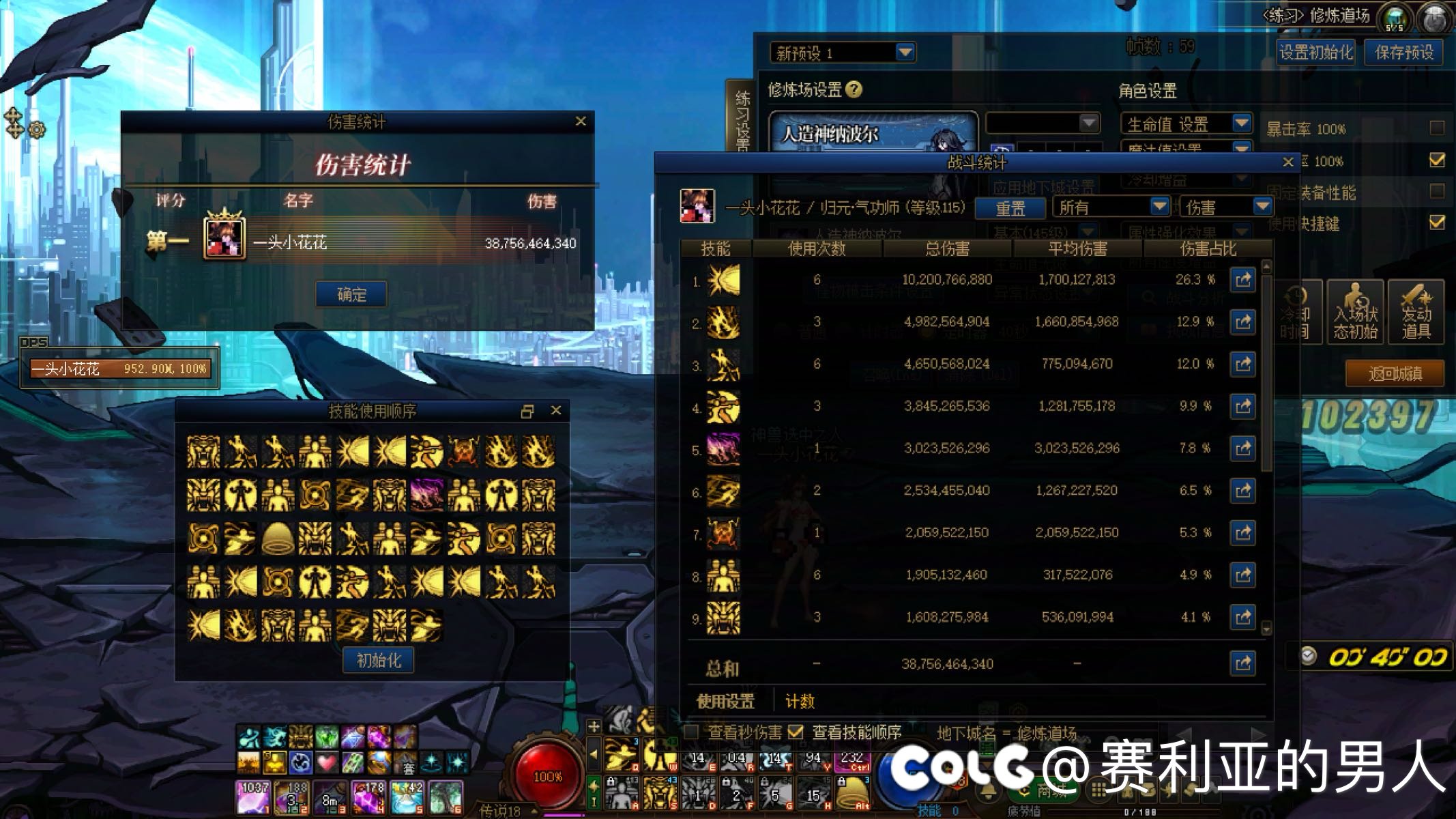Switch to the 计数 tab
Screen dimensions: 1456x819
click(x=800, y=702)
